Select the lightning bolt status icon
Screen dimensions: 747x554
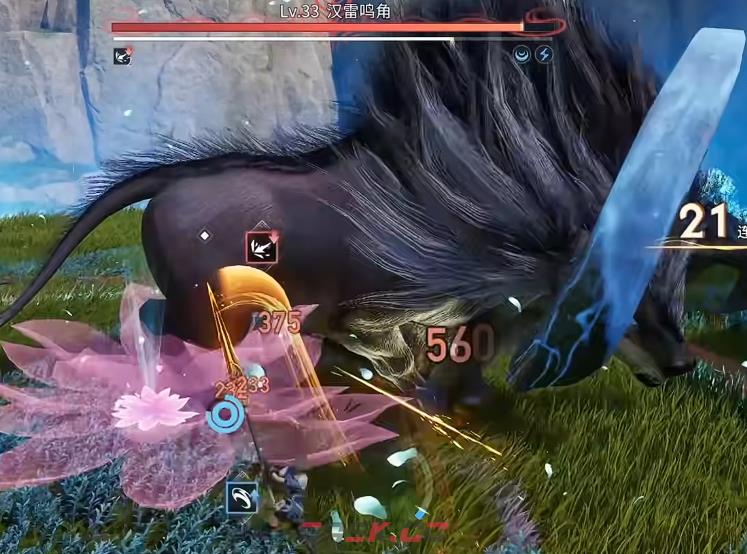pos(544,55)
